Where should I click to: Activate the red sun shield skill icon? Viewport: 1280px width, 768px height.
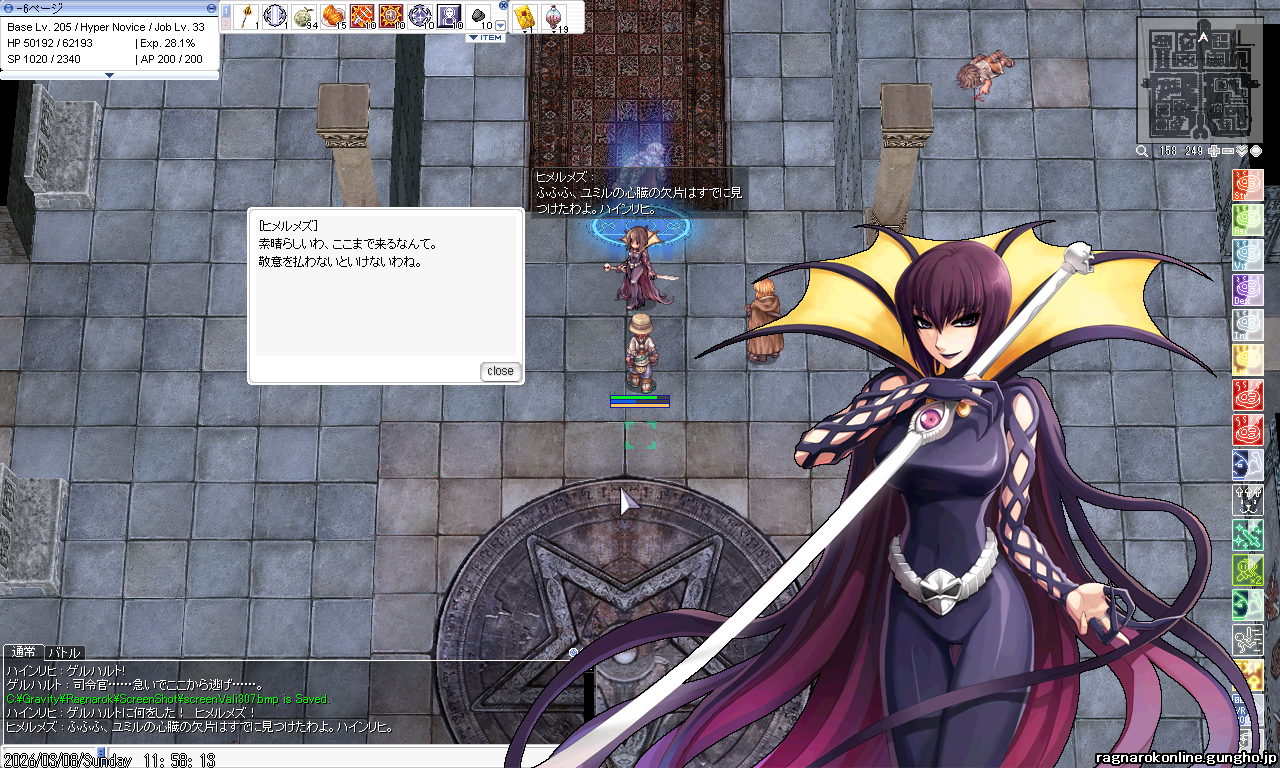(x=391, y=16)
